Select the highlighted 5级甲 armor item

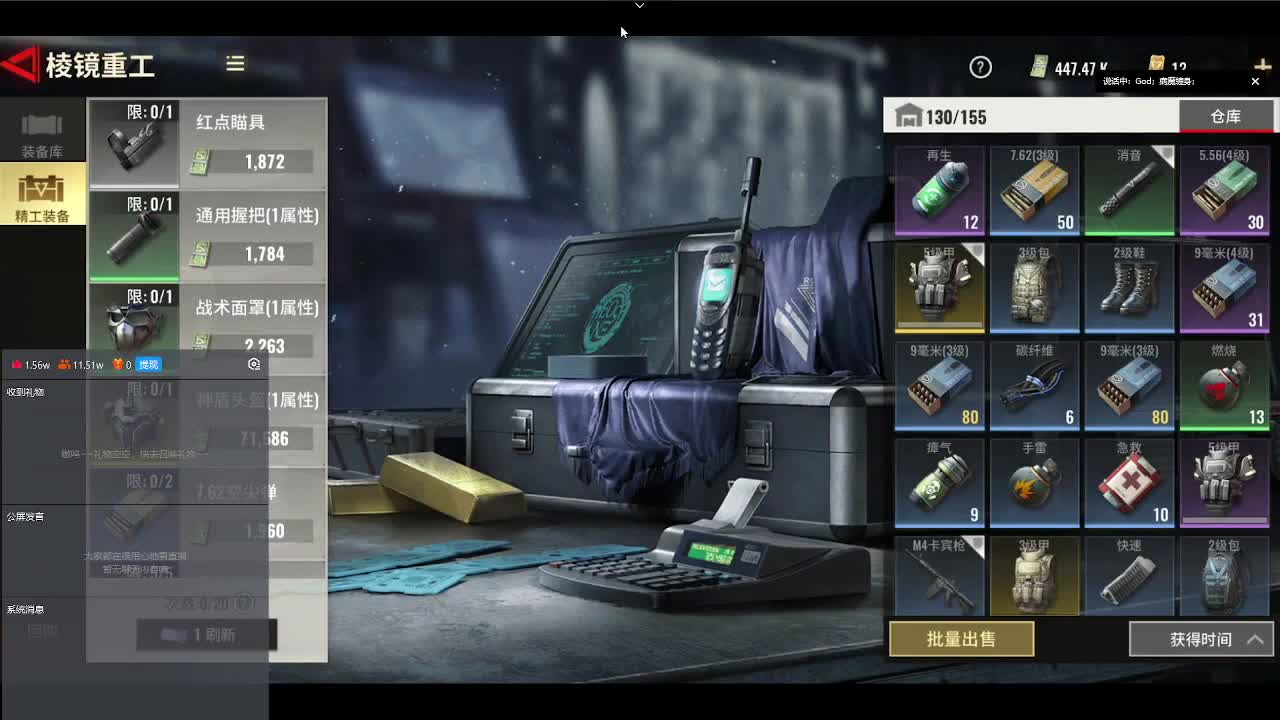(x=940, y=288)
